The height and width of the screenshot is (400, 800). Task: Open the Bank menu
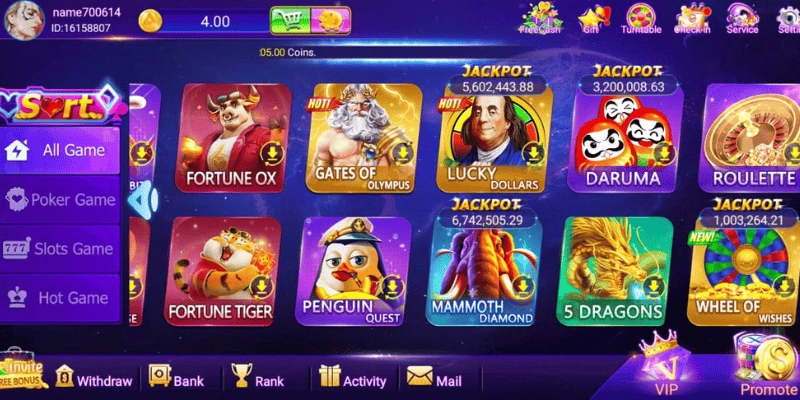pos(176,379)
